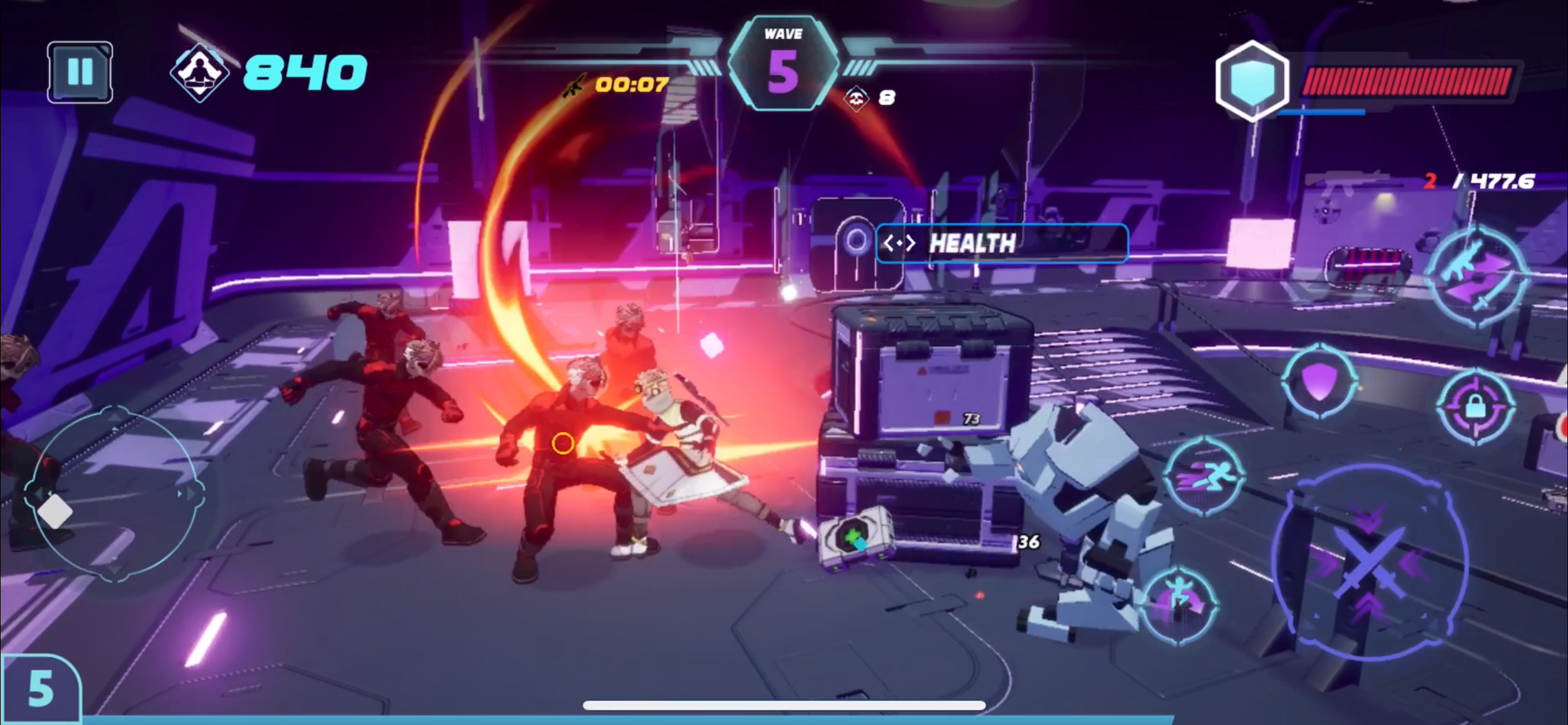Pick up the HEALTH item prompt
Screen dimensions: 1568x725
tap(1001, 244)
